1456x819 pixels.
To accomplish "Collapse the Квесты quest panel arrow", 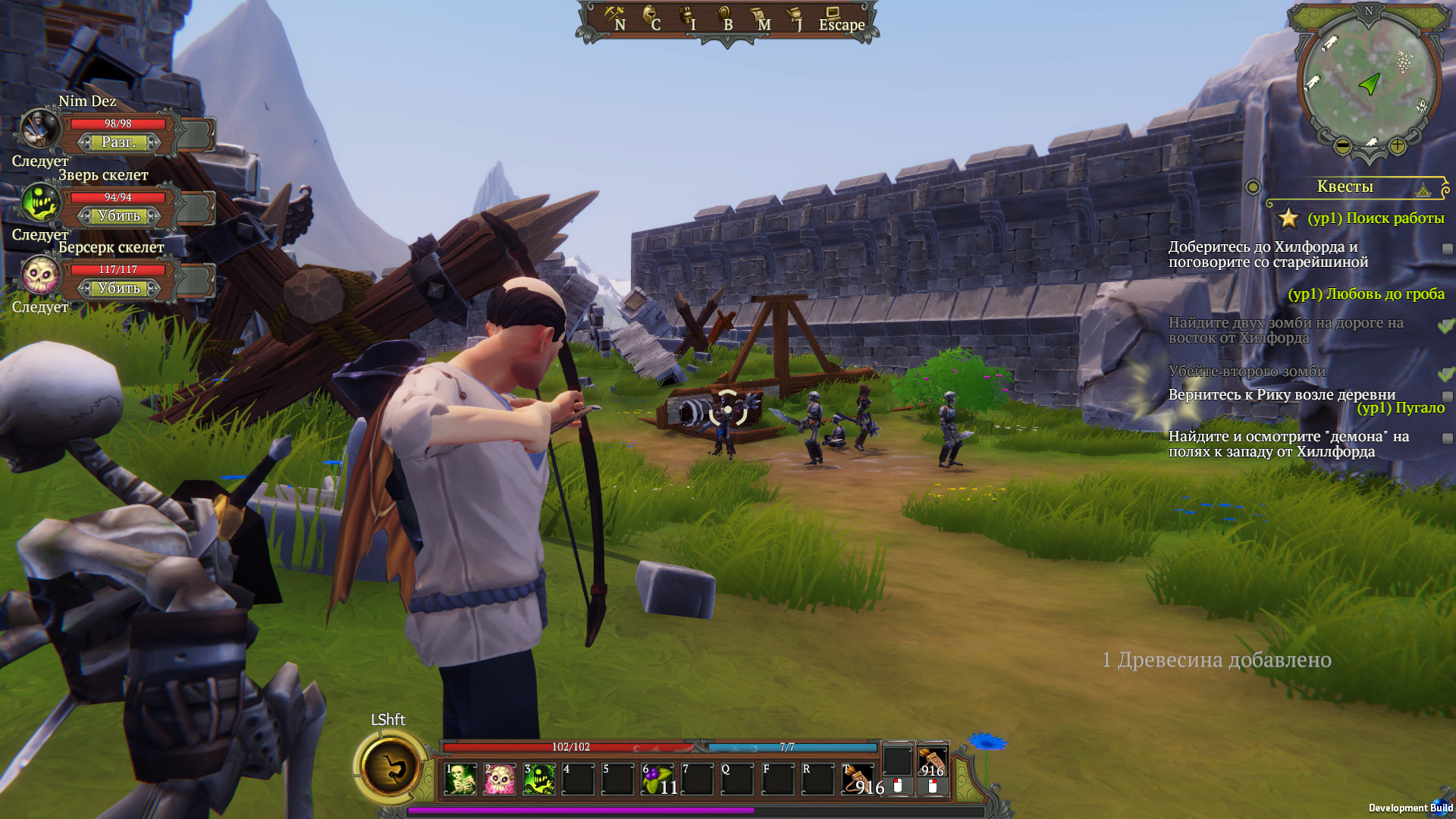I will 1423,190.
